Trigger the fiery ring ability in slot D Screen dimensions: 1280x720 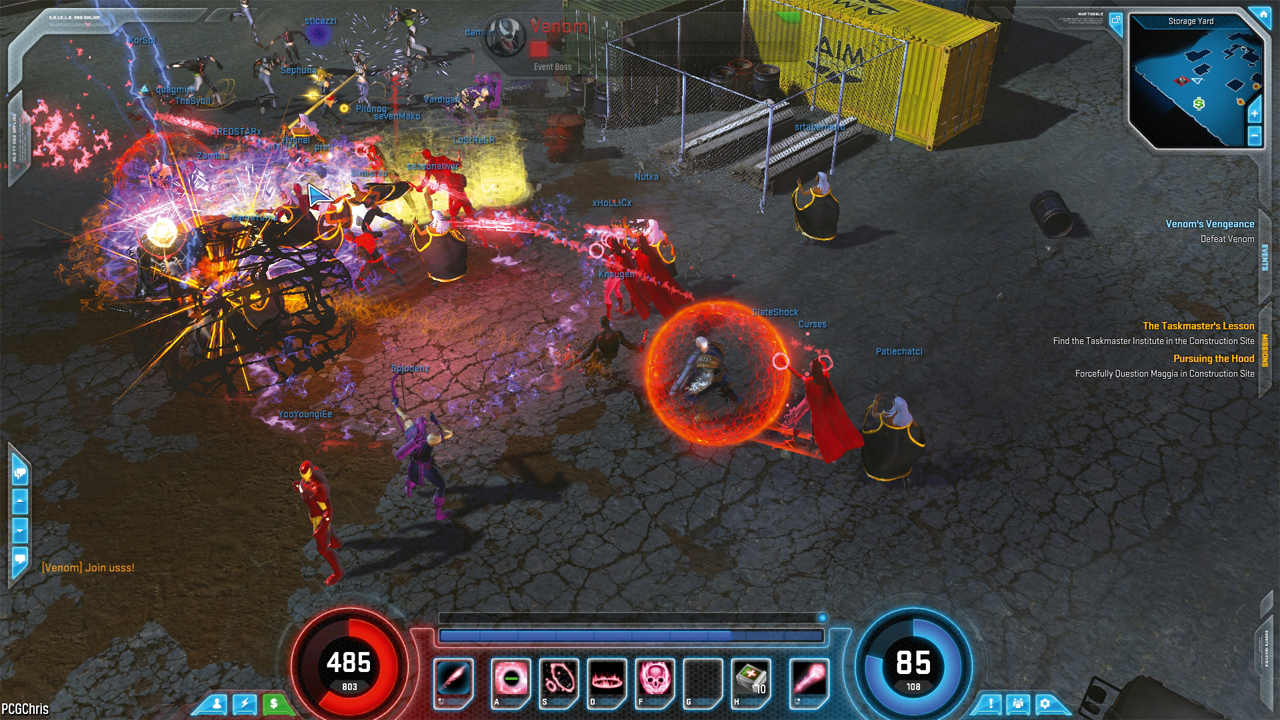click(x=607, y=679)
